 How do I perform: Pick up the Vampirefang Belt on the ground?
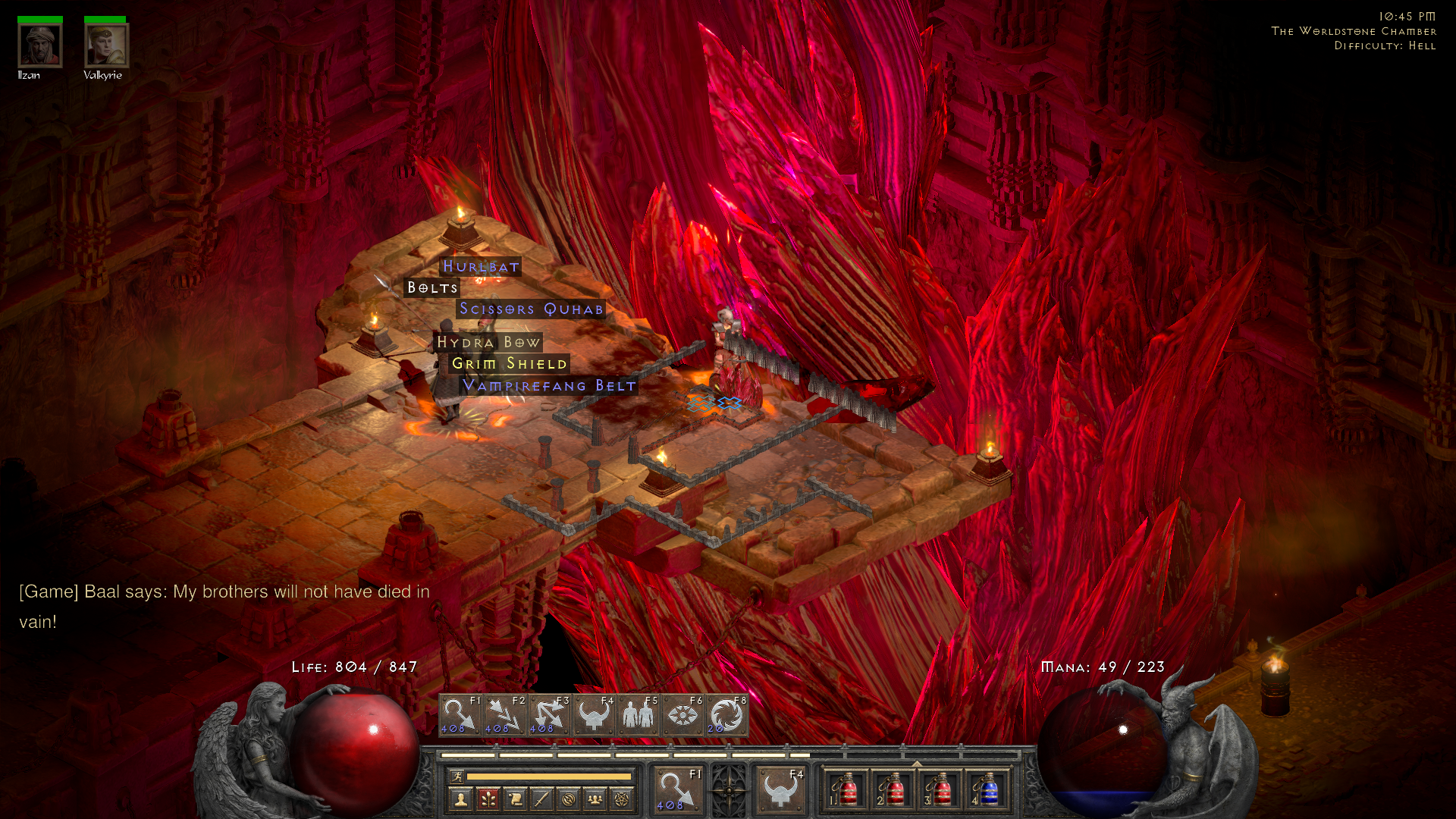coord(551,386)
